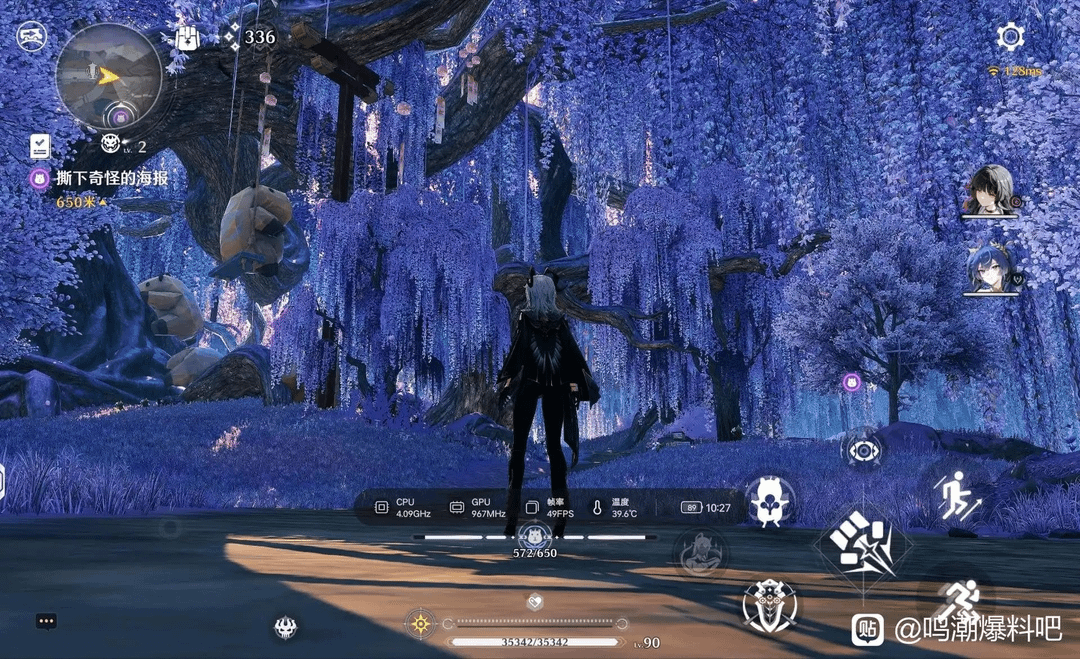Open the golden sun utility icon
The image size is (1080, 659).
point(420,624)
